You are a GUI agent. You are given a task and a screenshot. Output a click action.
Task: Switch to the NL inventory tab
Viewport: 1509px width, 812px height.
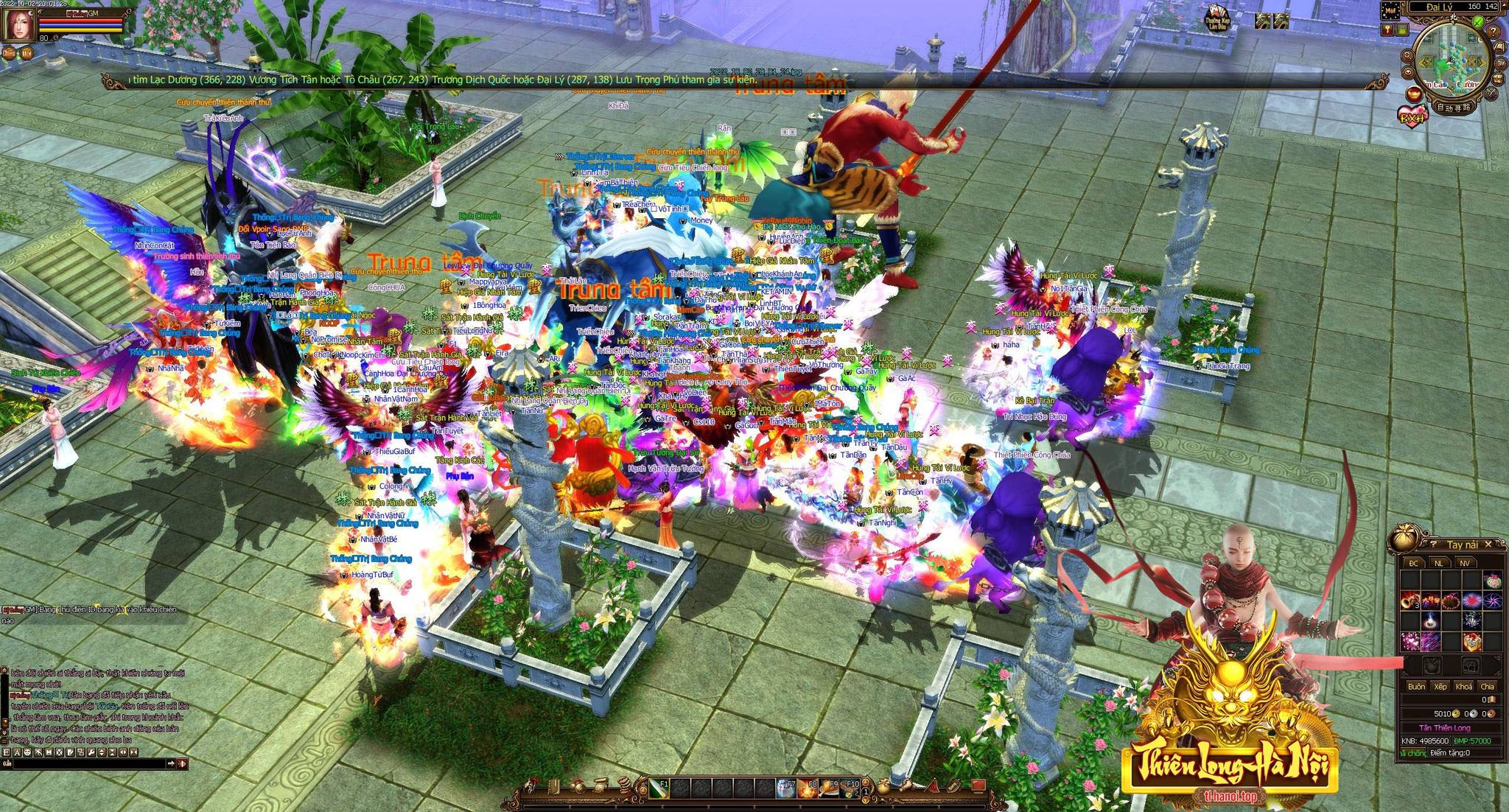tap(1438, 563)
